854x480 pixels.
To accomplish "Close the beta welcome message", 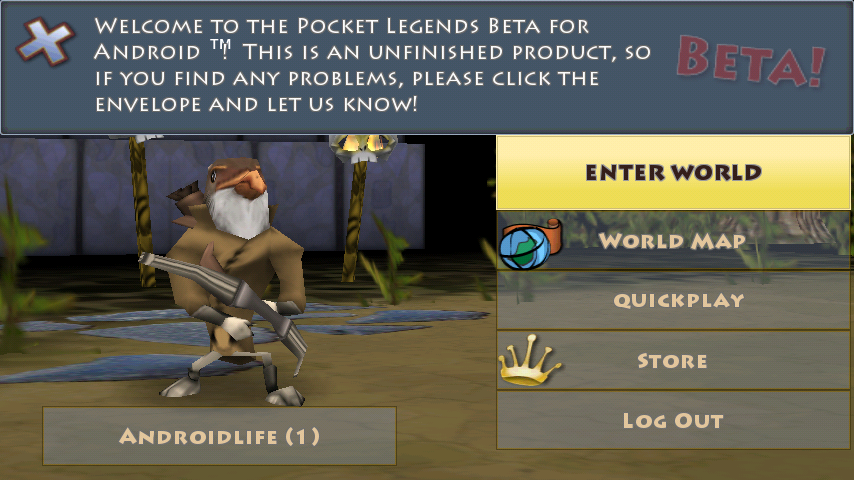I will (x=44, y=41).
